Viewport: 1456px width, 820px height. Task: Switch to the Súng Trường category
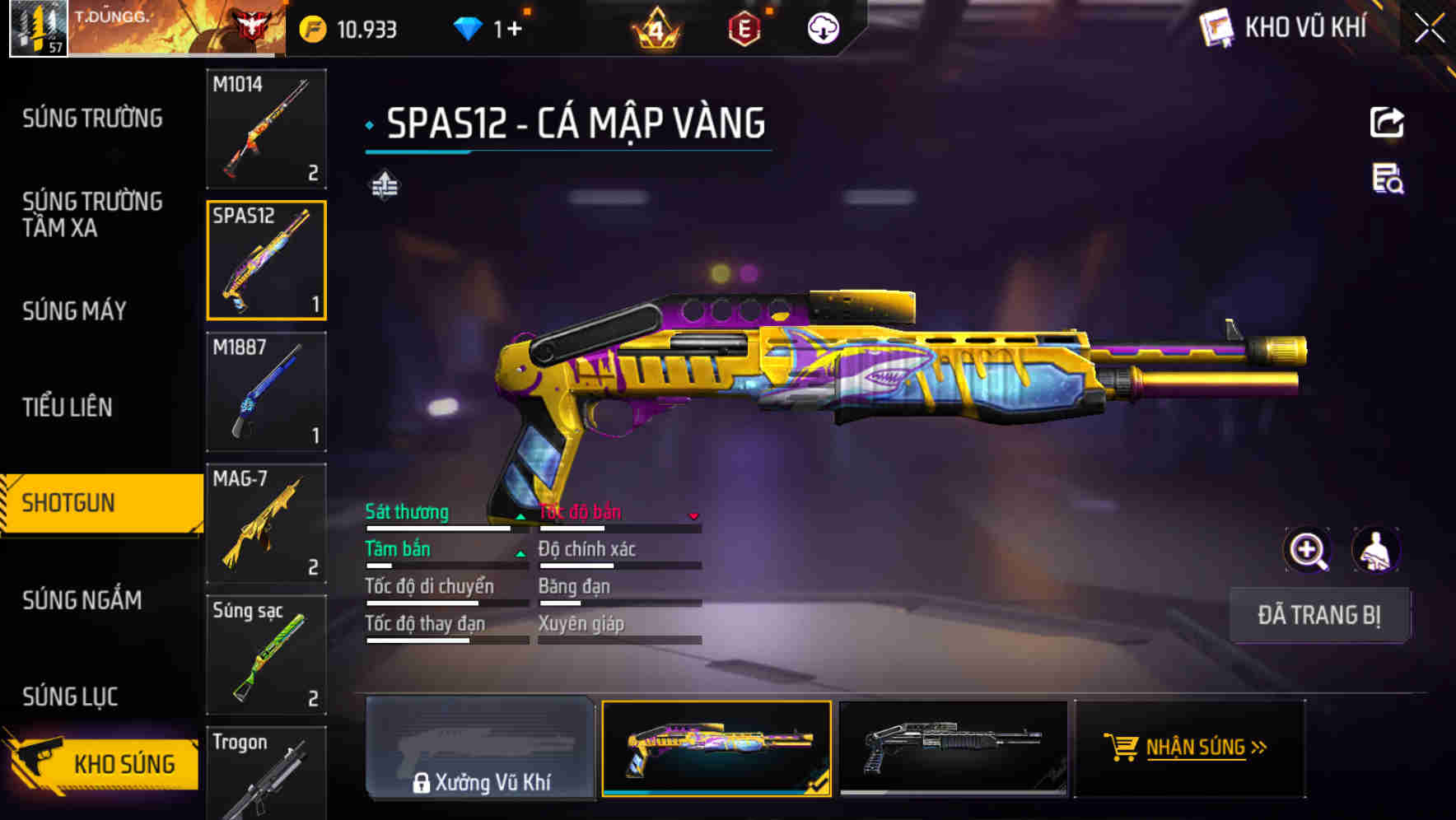click(x=92, y=119)
